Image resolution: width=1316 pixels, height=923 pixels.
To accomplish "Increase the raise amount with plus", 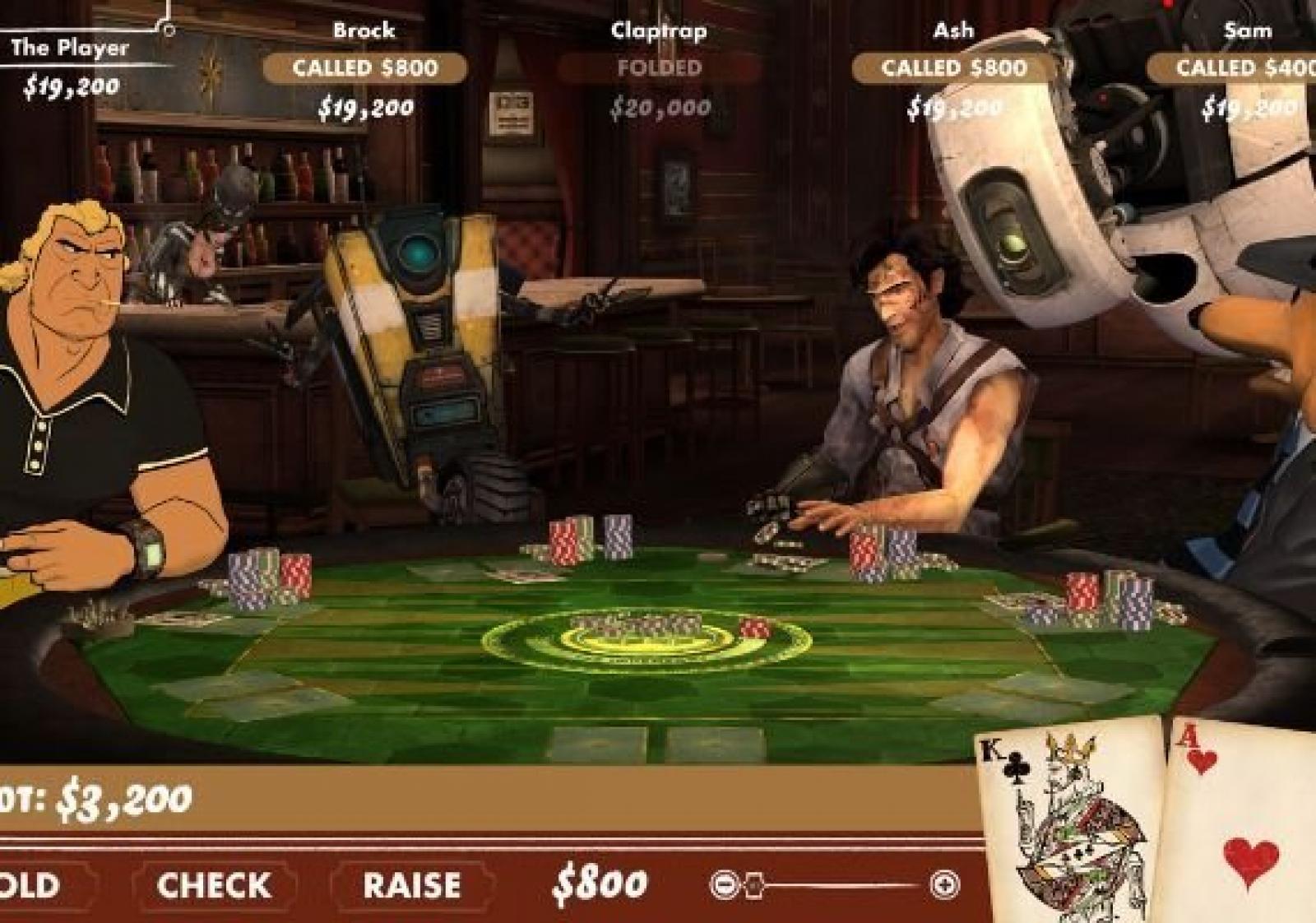I will point(944,885).
